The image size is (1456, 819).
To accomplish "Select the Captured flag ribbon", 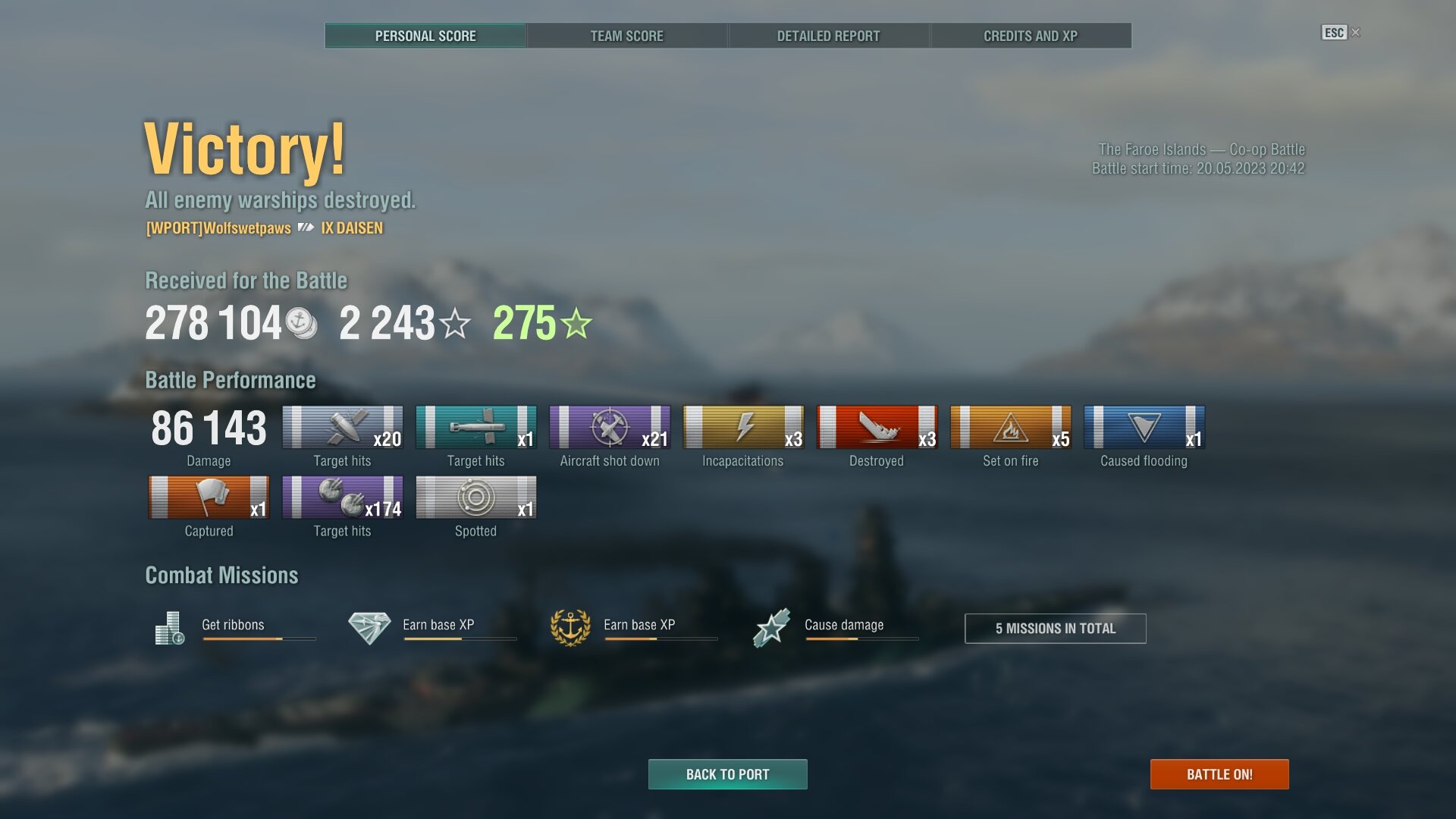I will [209, 497].
